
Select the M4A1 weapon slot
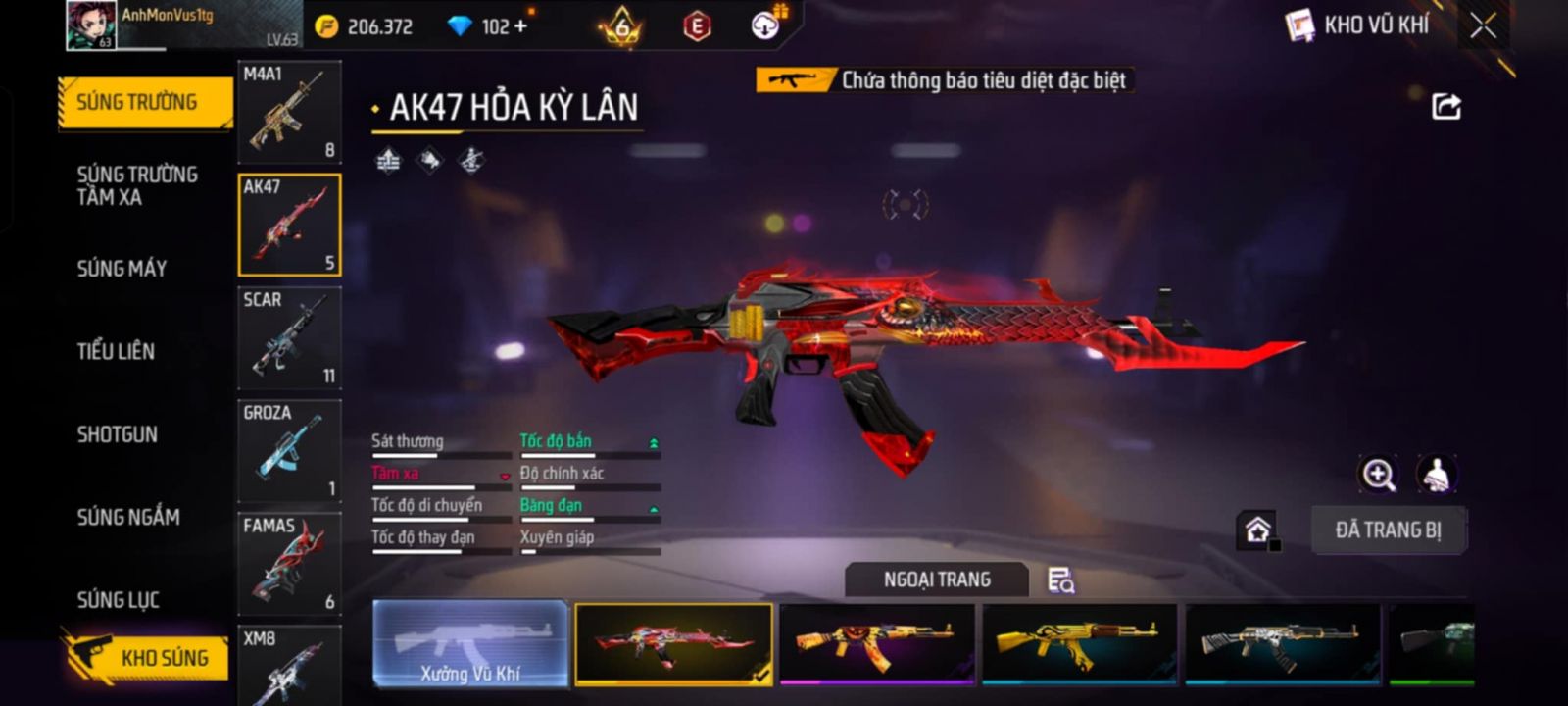[x=289, y=111]
